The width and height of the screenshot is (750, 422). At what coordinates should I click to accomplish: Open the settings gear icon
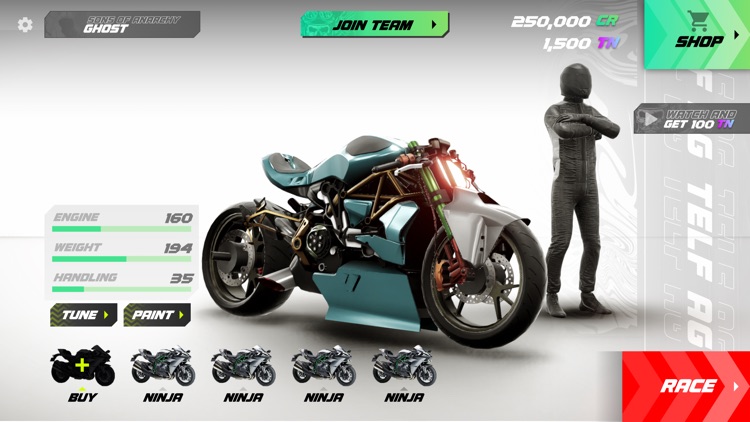coord(25,25)
